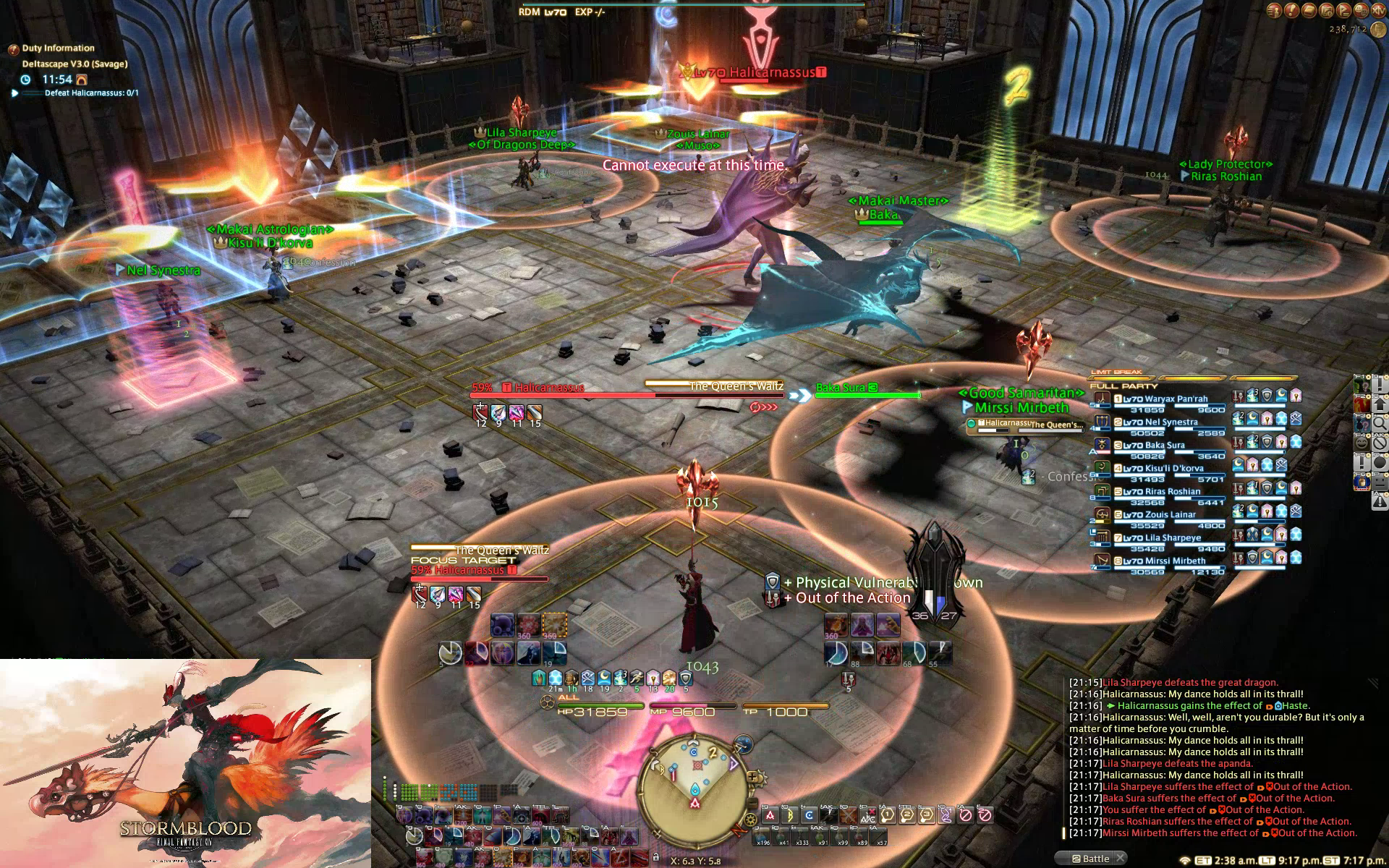This screenshot has height=868, width=1389.
Task: Open the Character menu icon
Action: click(1275, 10)
